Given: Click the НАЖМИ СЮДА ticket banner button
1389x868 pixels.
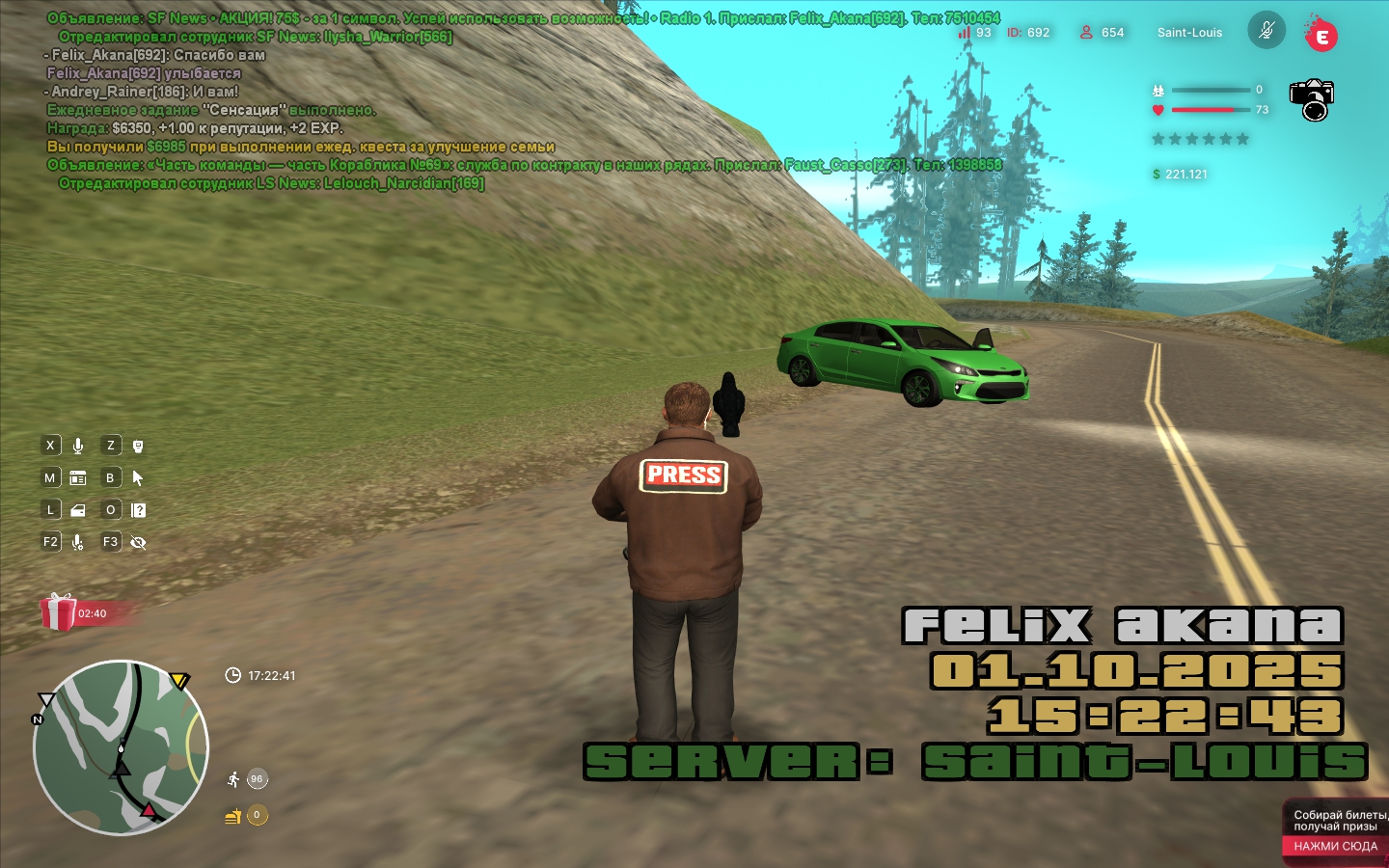Looking at the screenshot, I should point(1335,846).
